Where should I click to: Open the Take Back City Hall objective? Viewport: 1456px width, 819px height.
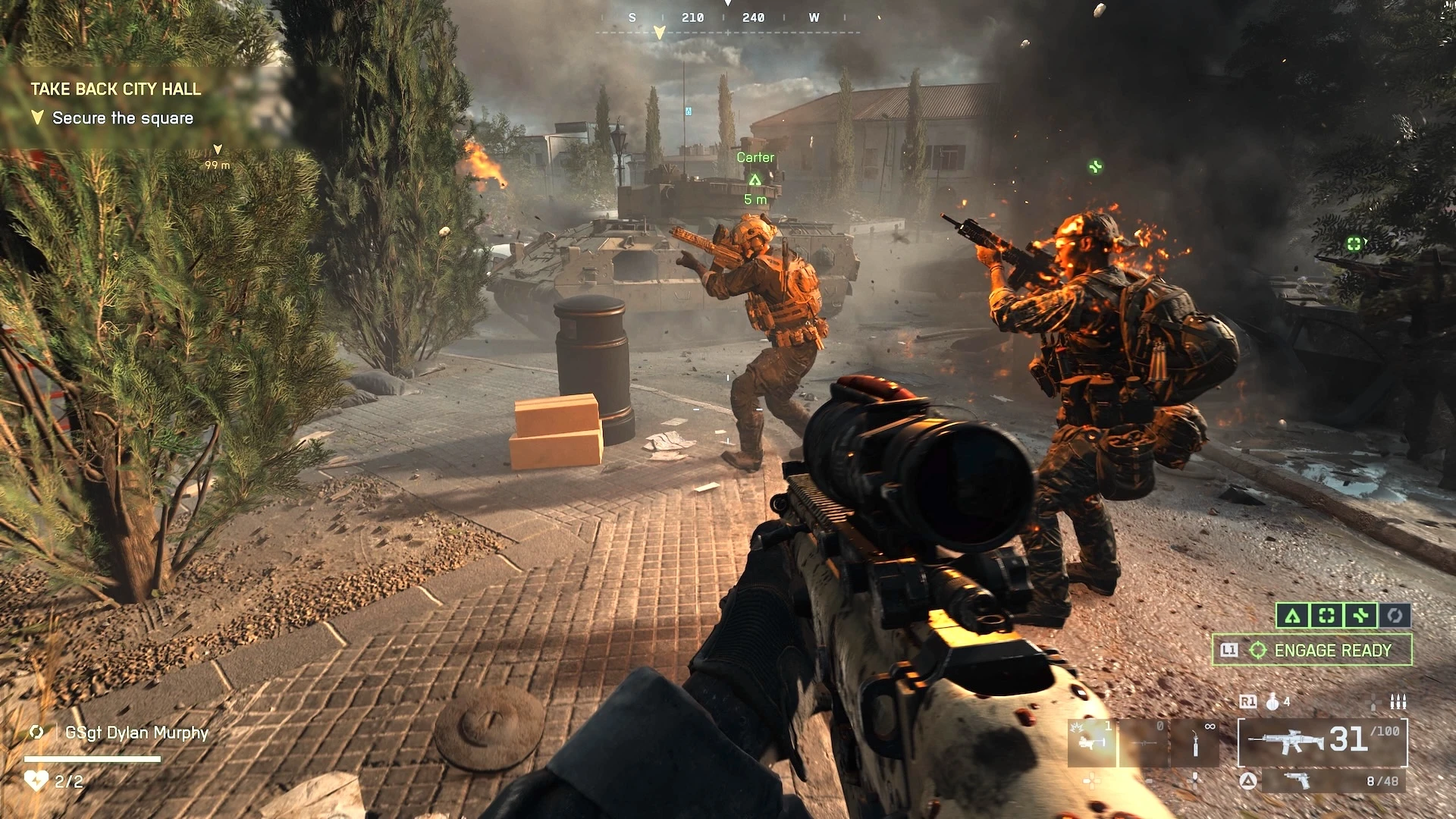click(116, 89)
